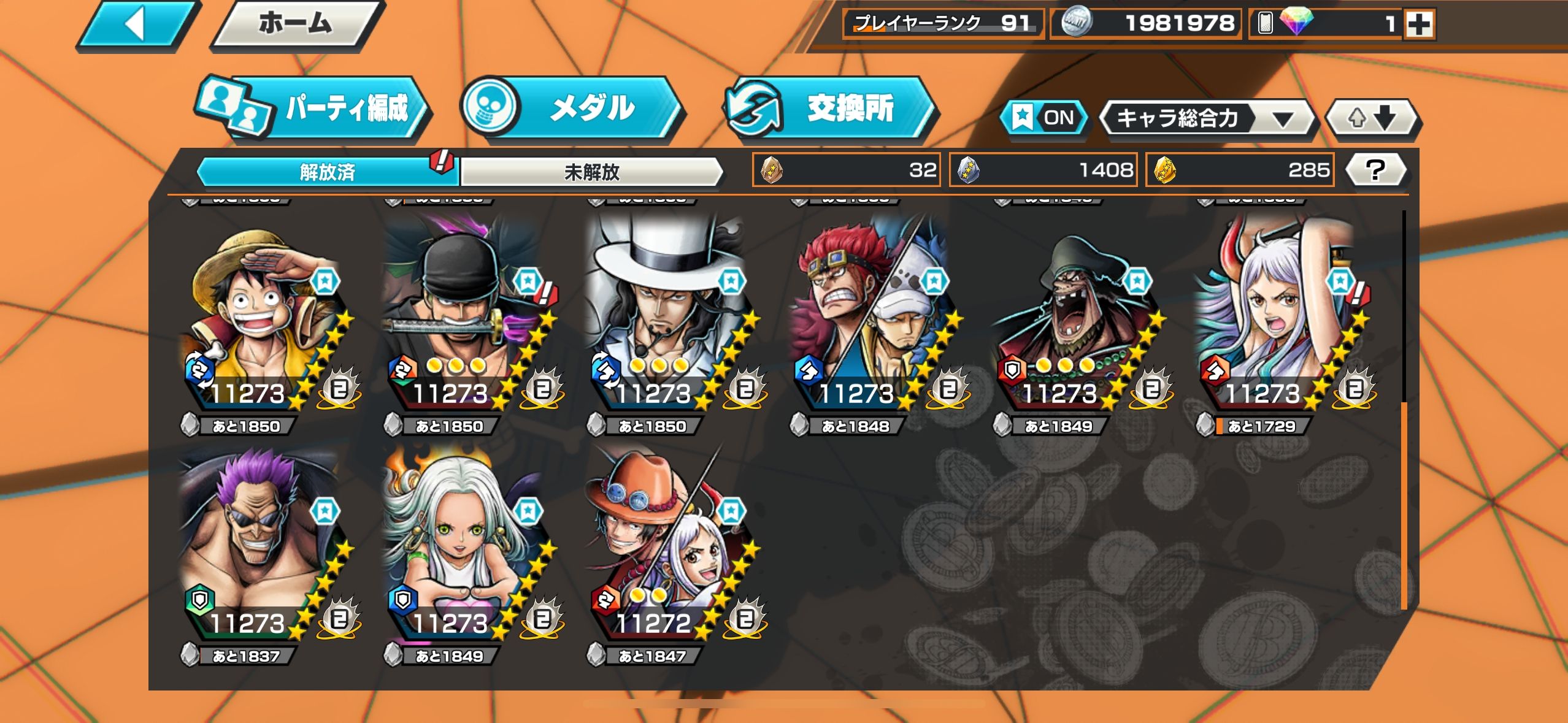Select the Zoro with bandana character card
This screenshot has height=723, width=1568.
click(466, 319)
